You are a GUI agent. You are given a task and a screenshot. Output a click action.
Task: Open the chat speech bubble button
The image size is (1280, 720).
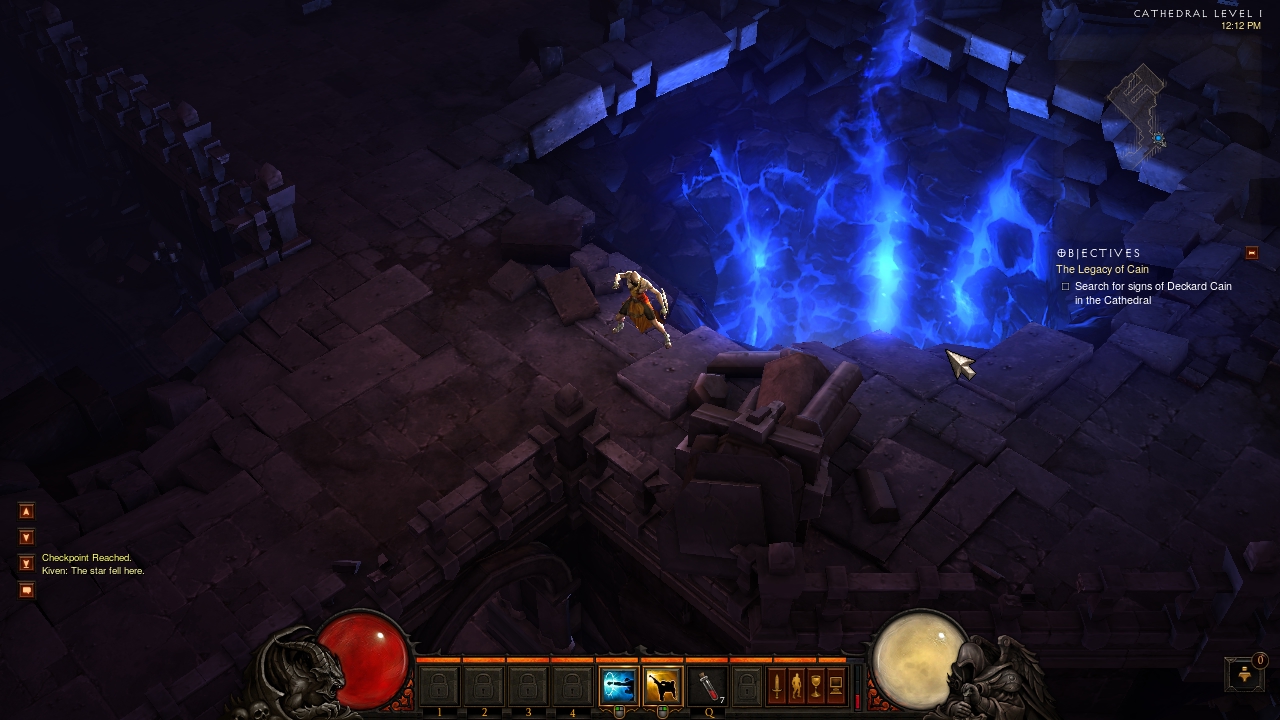click(x=27, y=590)
